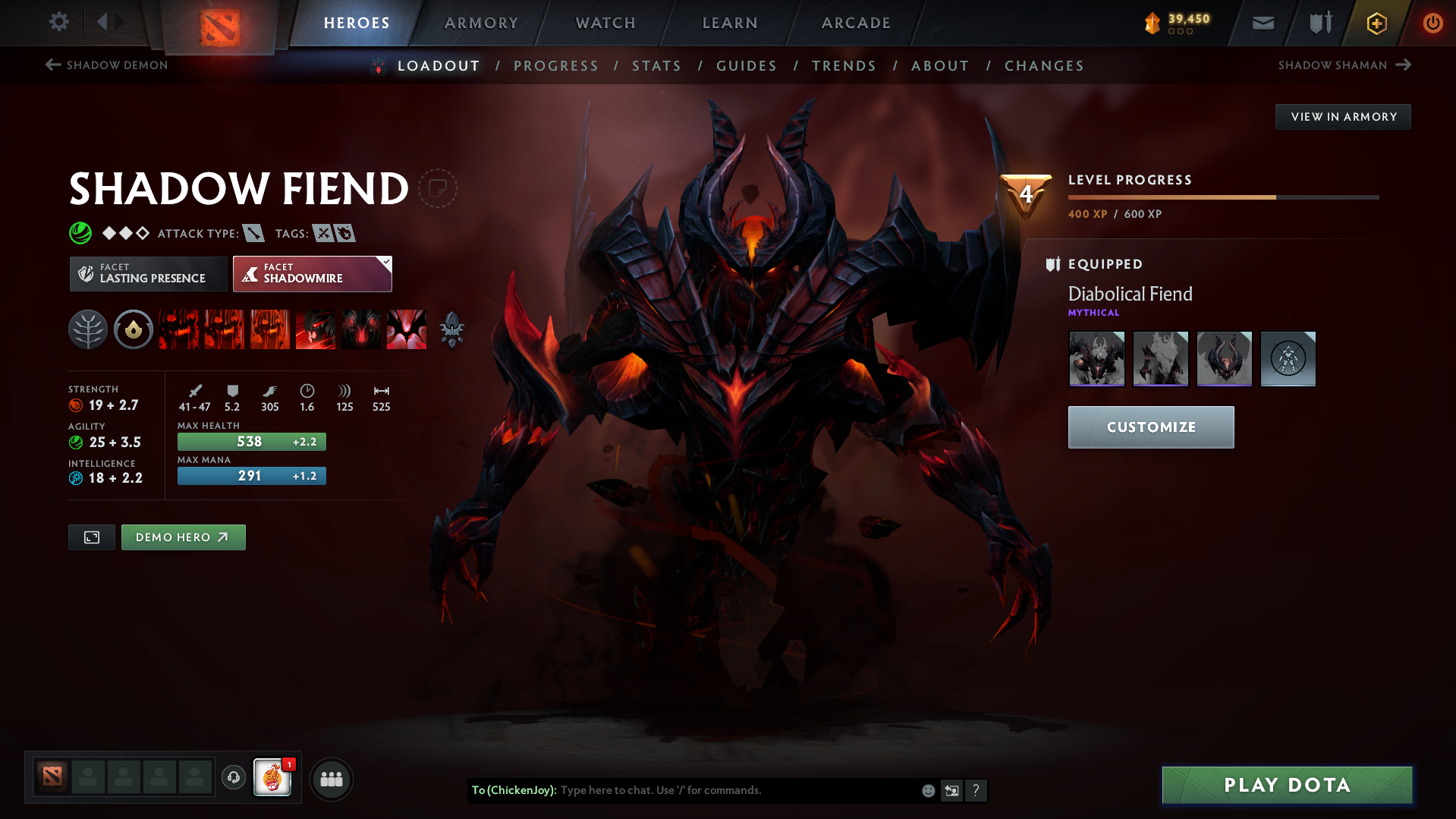Select the Shadowraze ability icon
The height and width of the screenshot is (819, 1456).
coord(179,329)
